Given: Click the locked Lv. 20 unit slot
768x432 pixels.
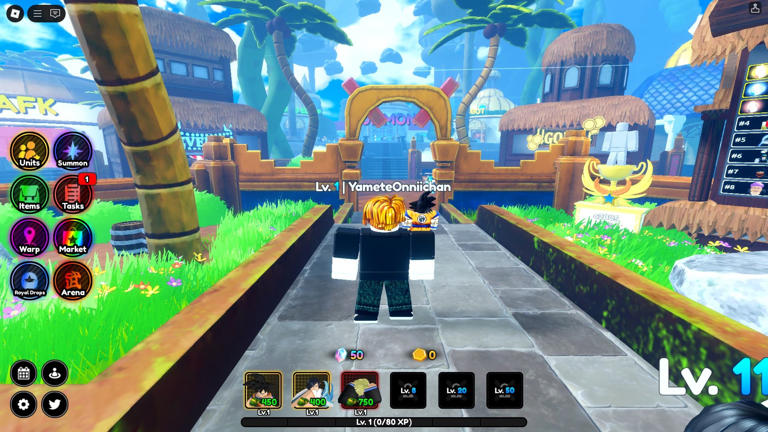Looking at the screenshot, I should (x=456, y=391).
